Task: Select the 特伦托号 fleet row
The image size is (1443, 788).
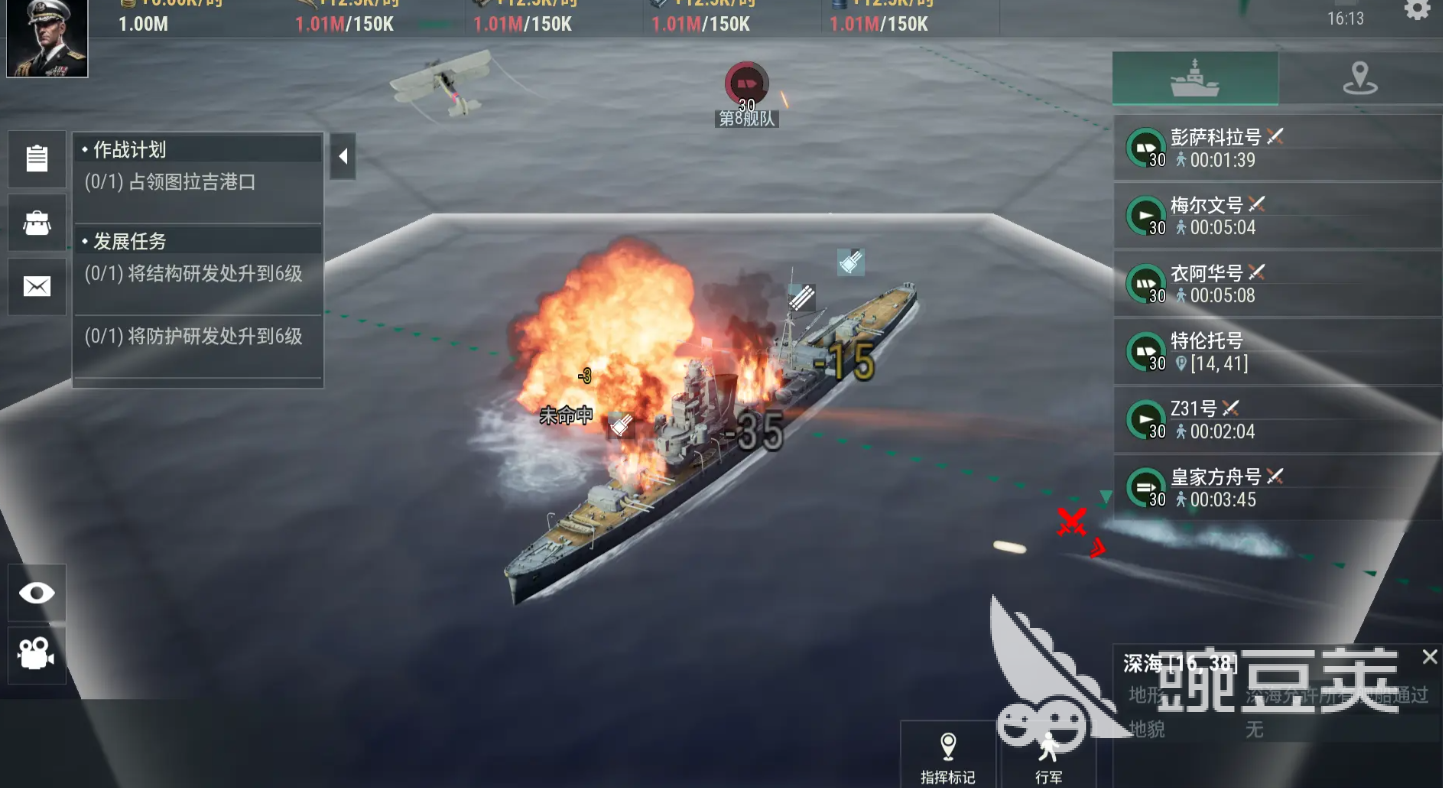Action: (x=1277, y=352)
